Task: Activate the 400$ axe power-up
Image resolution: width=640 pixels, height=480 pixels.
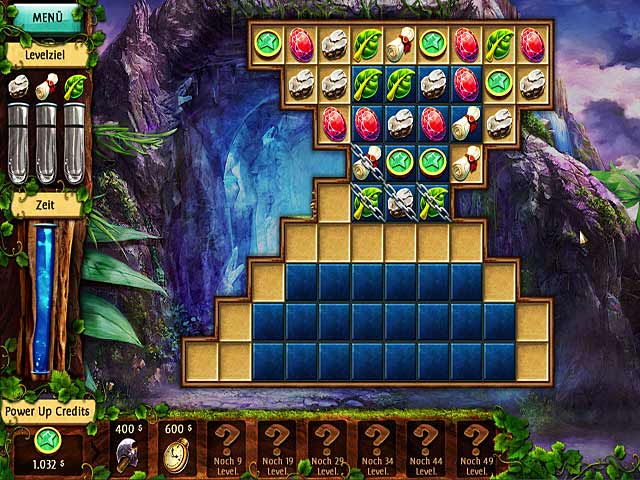Action: 127,448
